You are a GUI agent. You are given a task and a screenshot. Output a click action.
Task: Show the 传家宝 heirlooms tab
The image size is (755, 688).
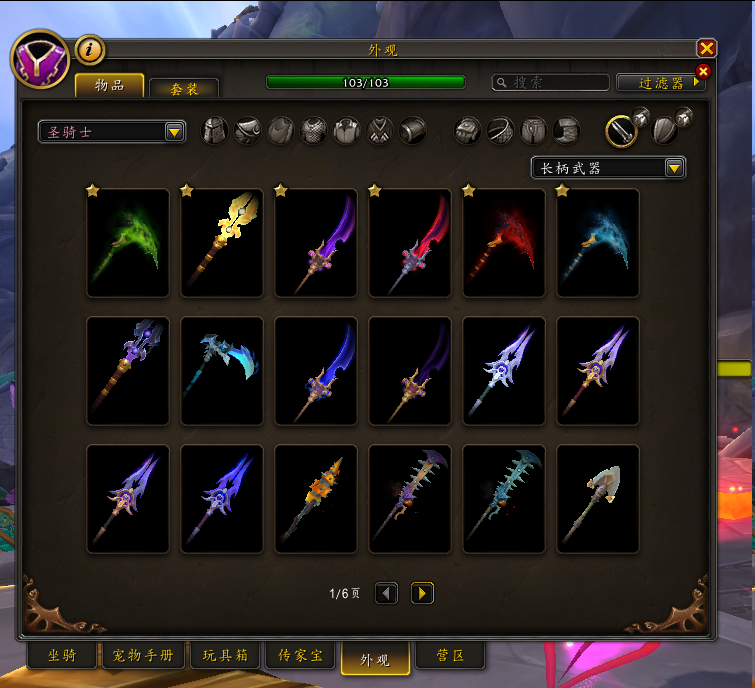coord(300,656)
